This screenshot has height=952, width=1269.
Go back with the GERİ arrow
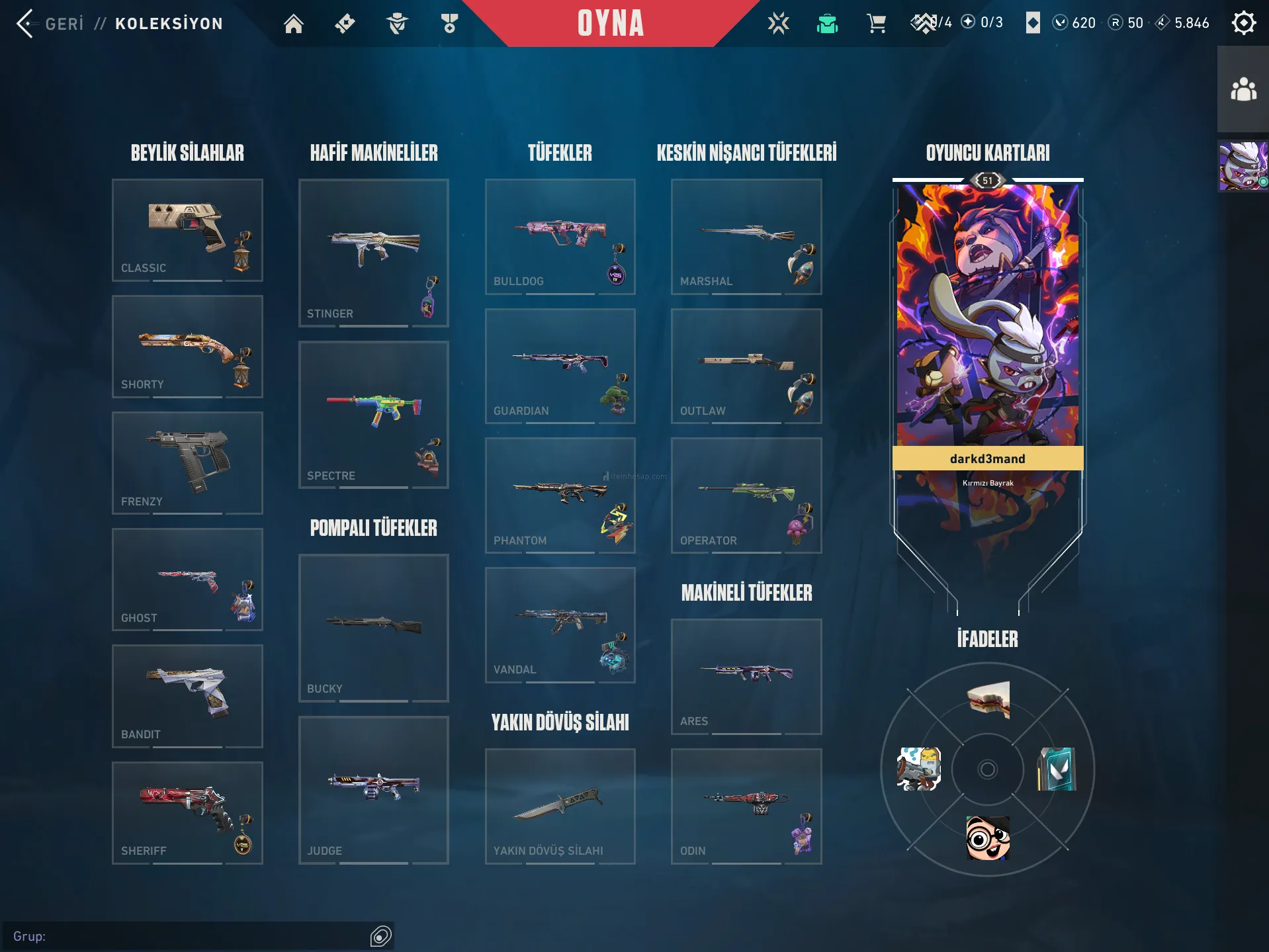(25, 24)
